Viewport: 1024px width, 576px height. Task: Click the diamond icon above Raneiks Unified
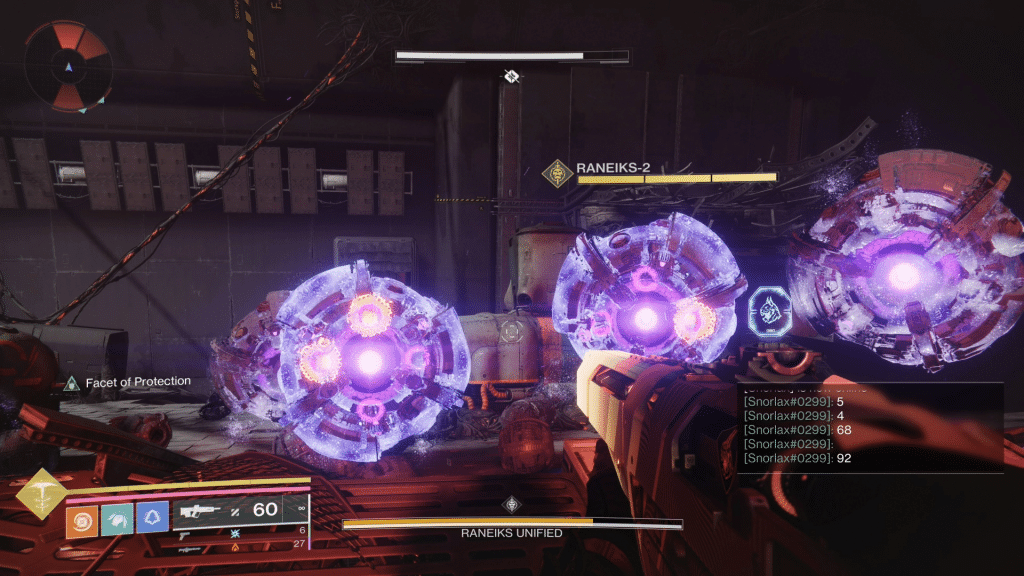point(512,504)
